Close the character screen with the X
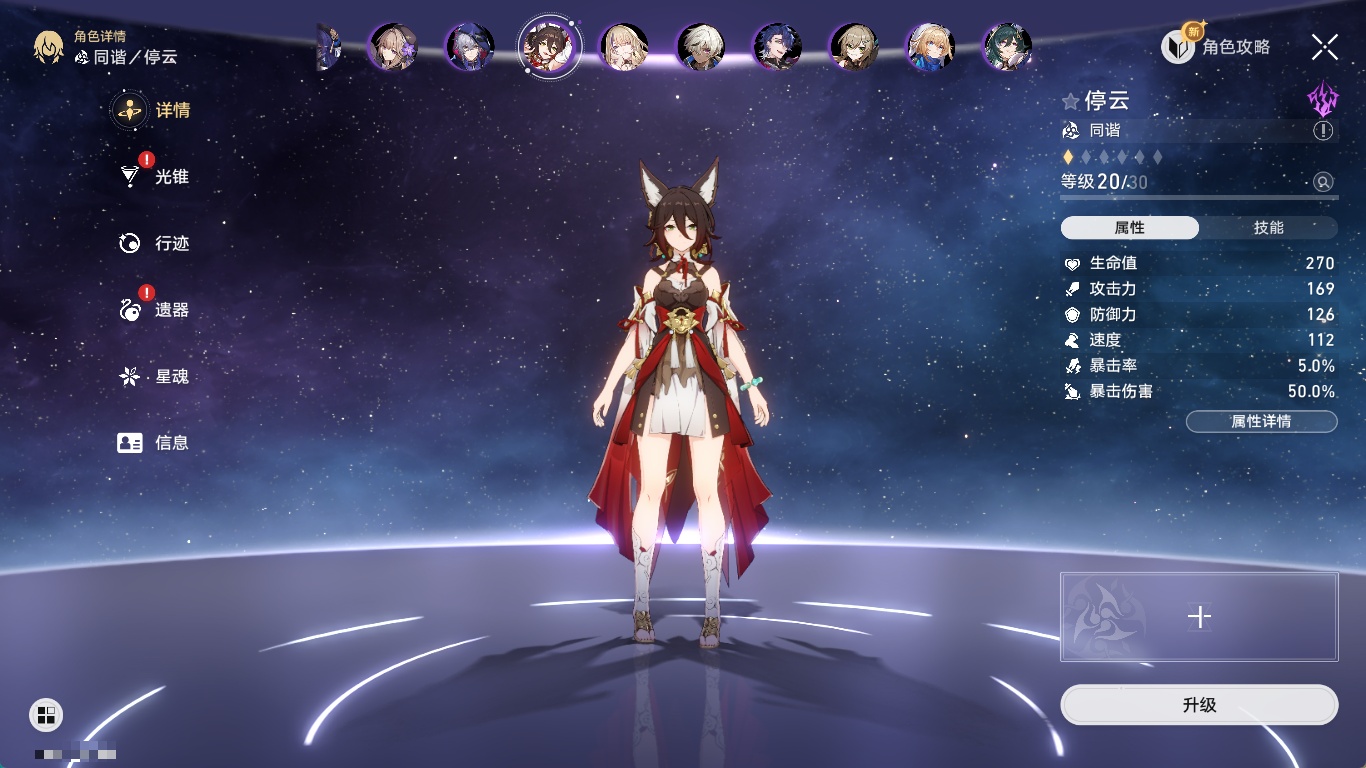The image size is (1366, 768). (1325, 46)
